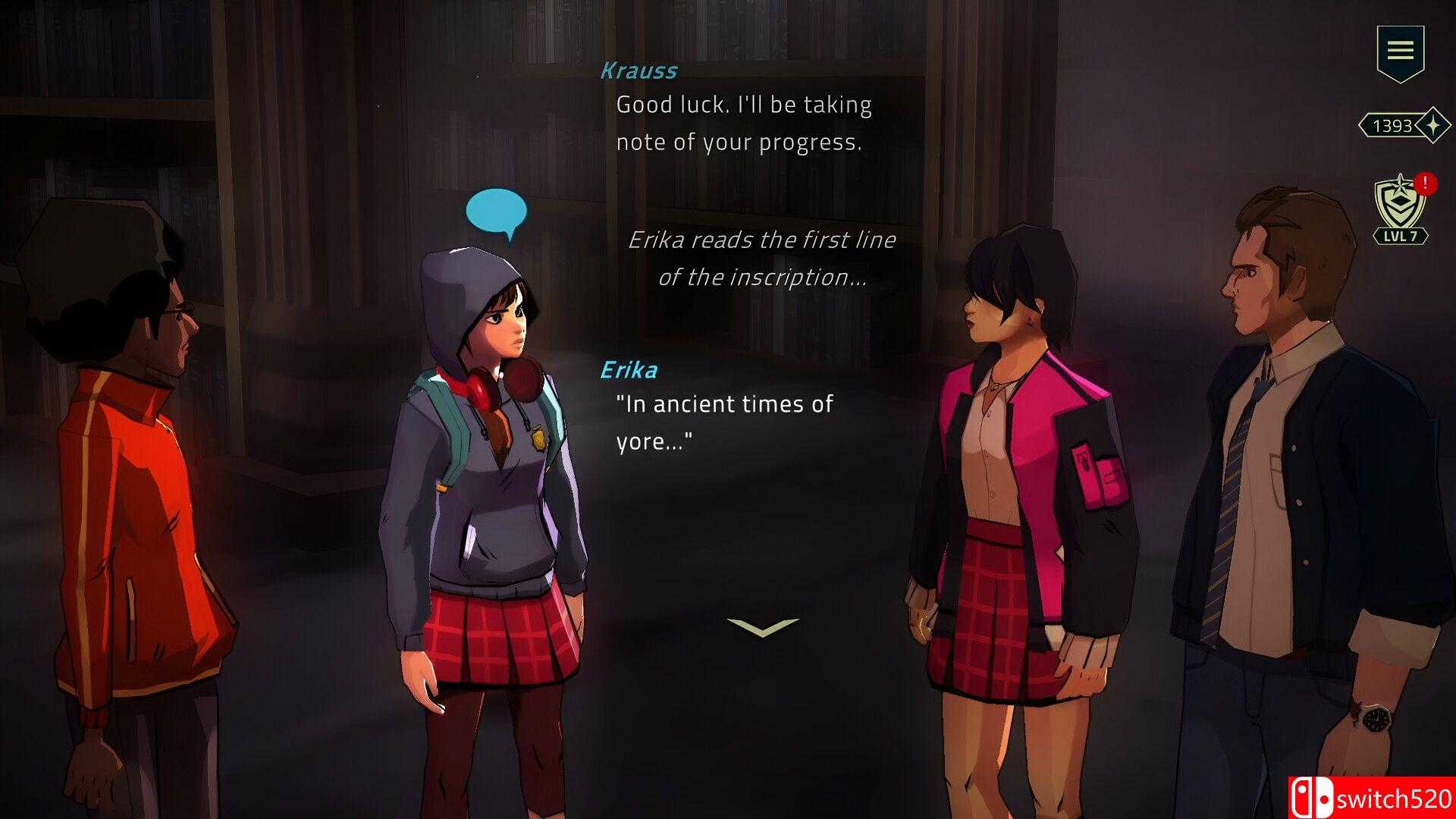
Task: Click the Erika speaker name label
Action: (x=629, y=369)
